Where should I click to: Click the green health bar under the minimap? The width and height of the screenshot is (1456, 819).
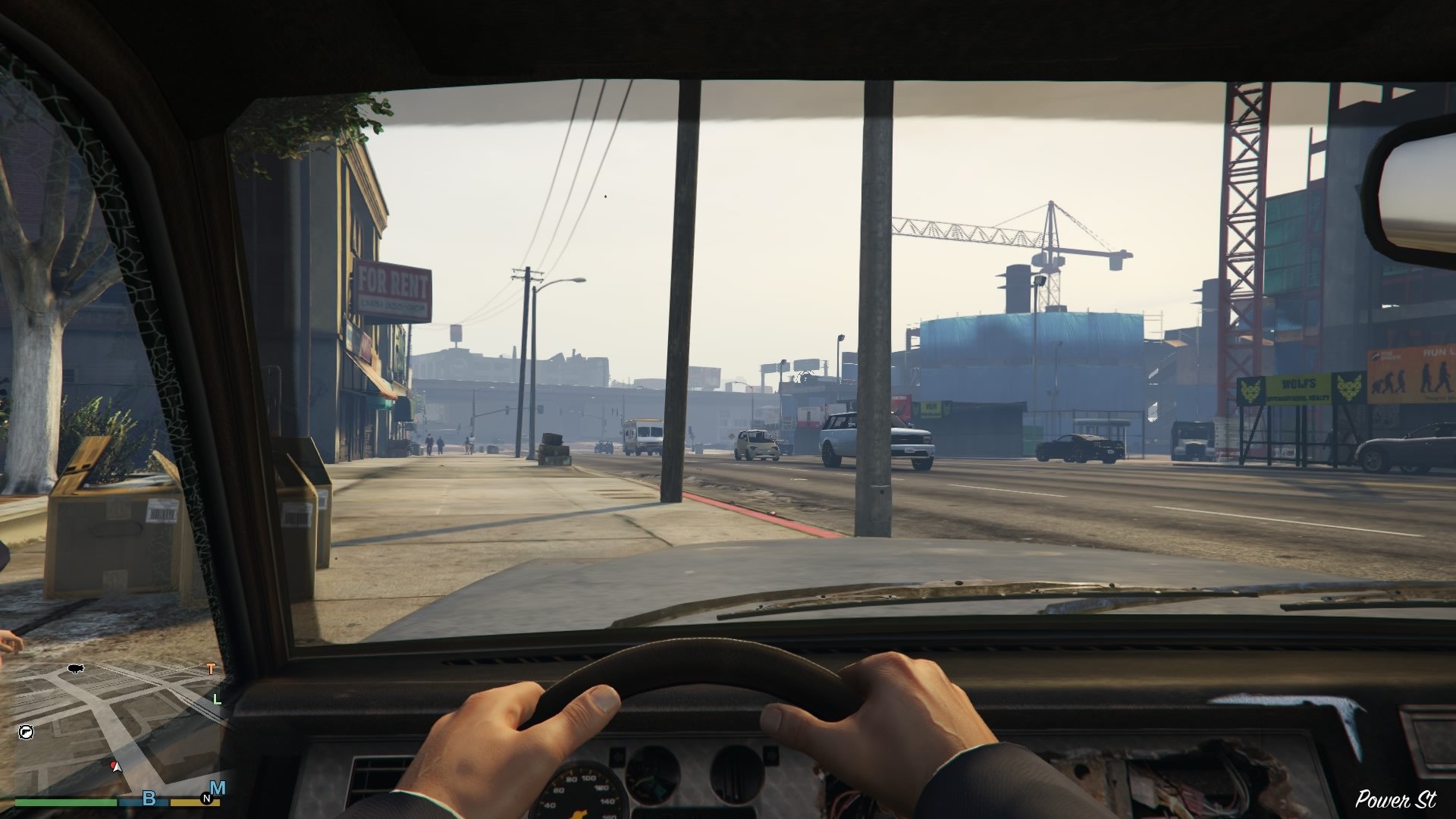[x=64, y=802]
